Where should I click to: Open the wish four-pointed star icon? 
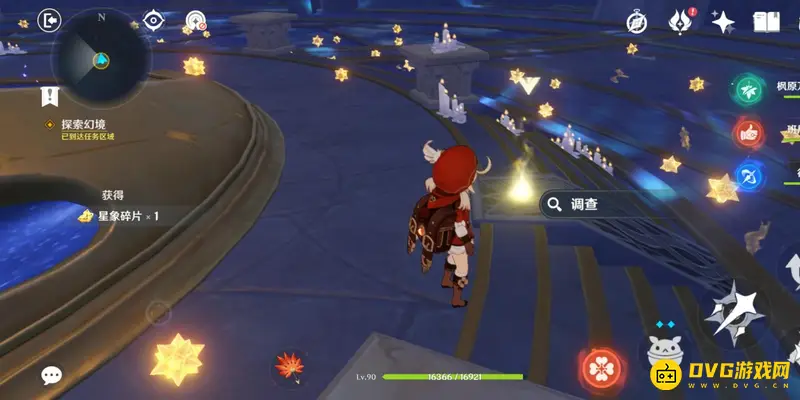tap(723, 20)
